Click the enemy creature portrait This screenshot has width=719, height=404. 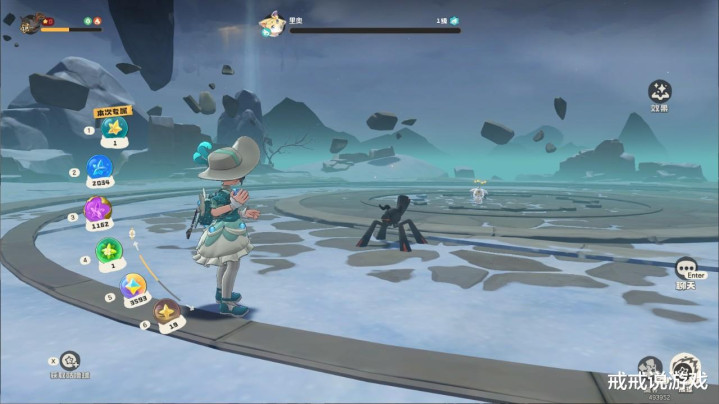tap(270, 21)
